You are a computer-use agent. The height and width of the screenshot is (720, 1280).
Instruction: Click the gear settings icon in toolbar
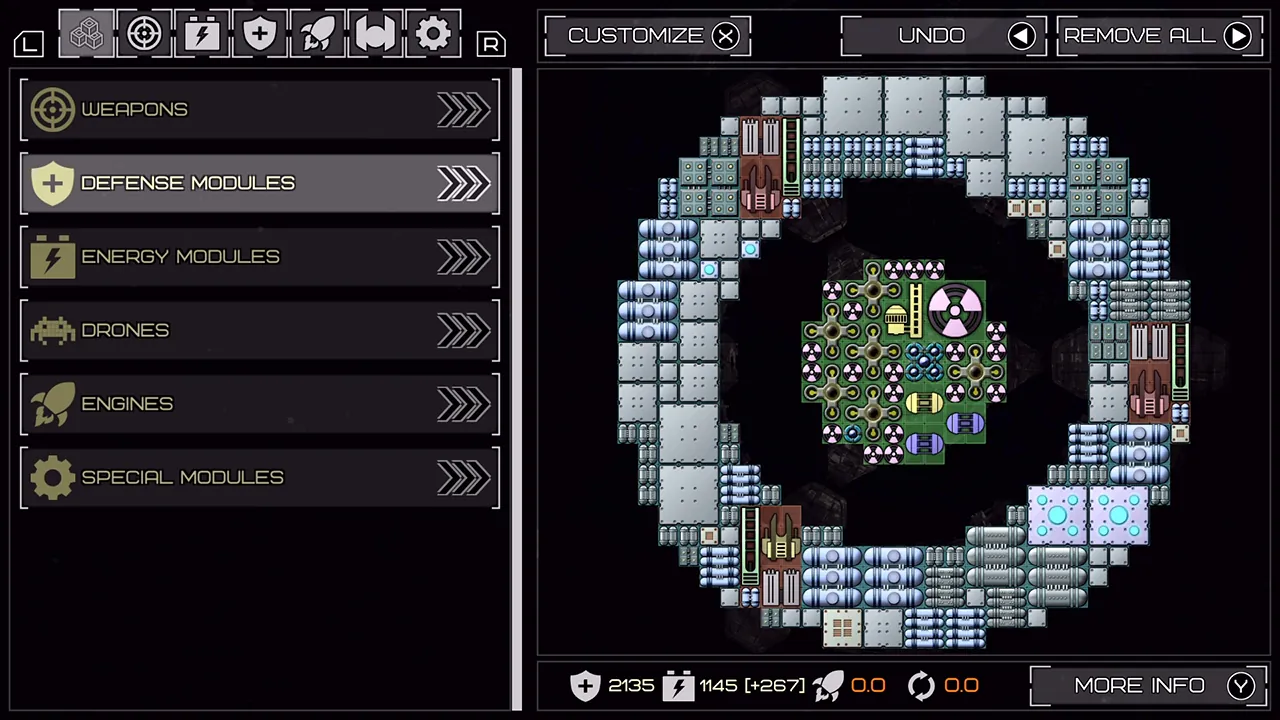pos(433,33)
